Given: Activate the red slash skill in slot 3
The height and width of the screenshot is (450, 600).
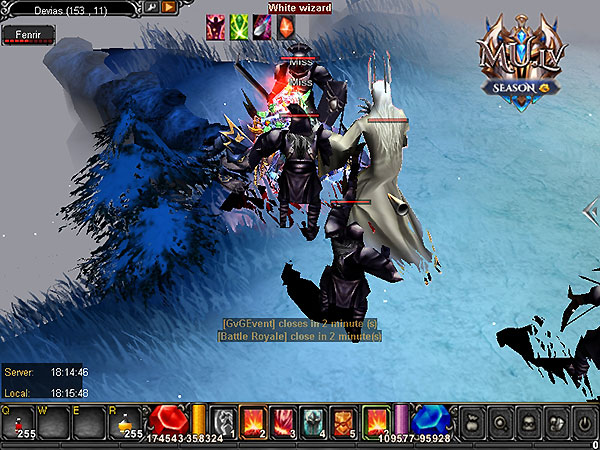Looking at the screenshot, I should click(283, 420).
